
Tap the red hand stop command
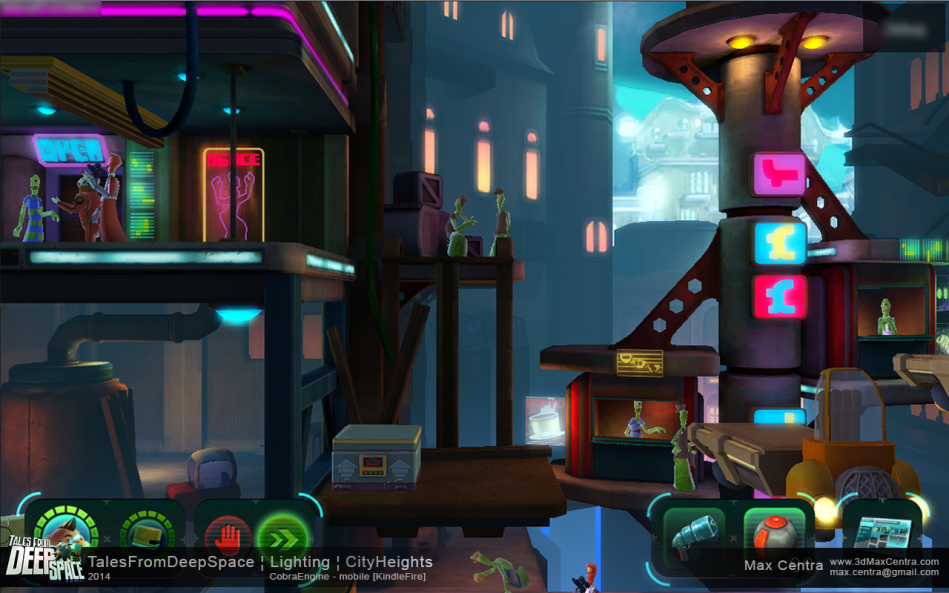click(x=227, y=536)
